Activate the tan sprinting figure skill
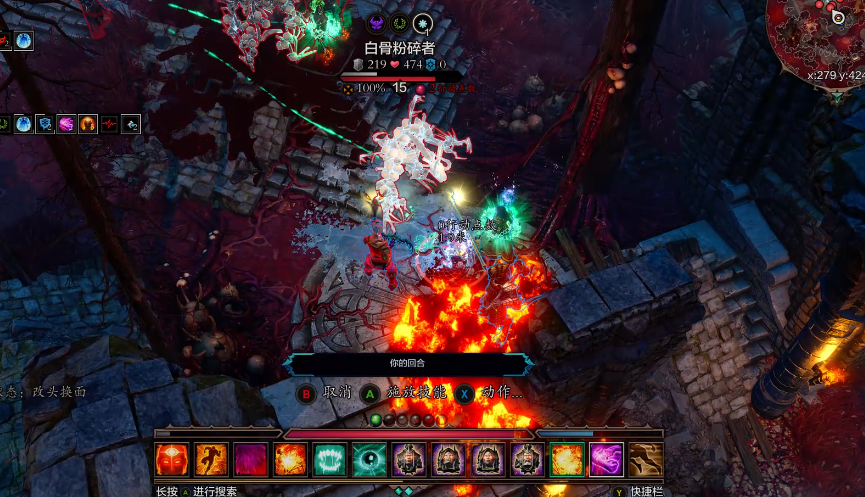 tap(646, 459)
